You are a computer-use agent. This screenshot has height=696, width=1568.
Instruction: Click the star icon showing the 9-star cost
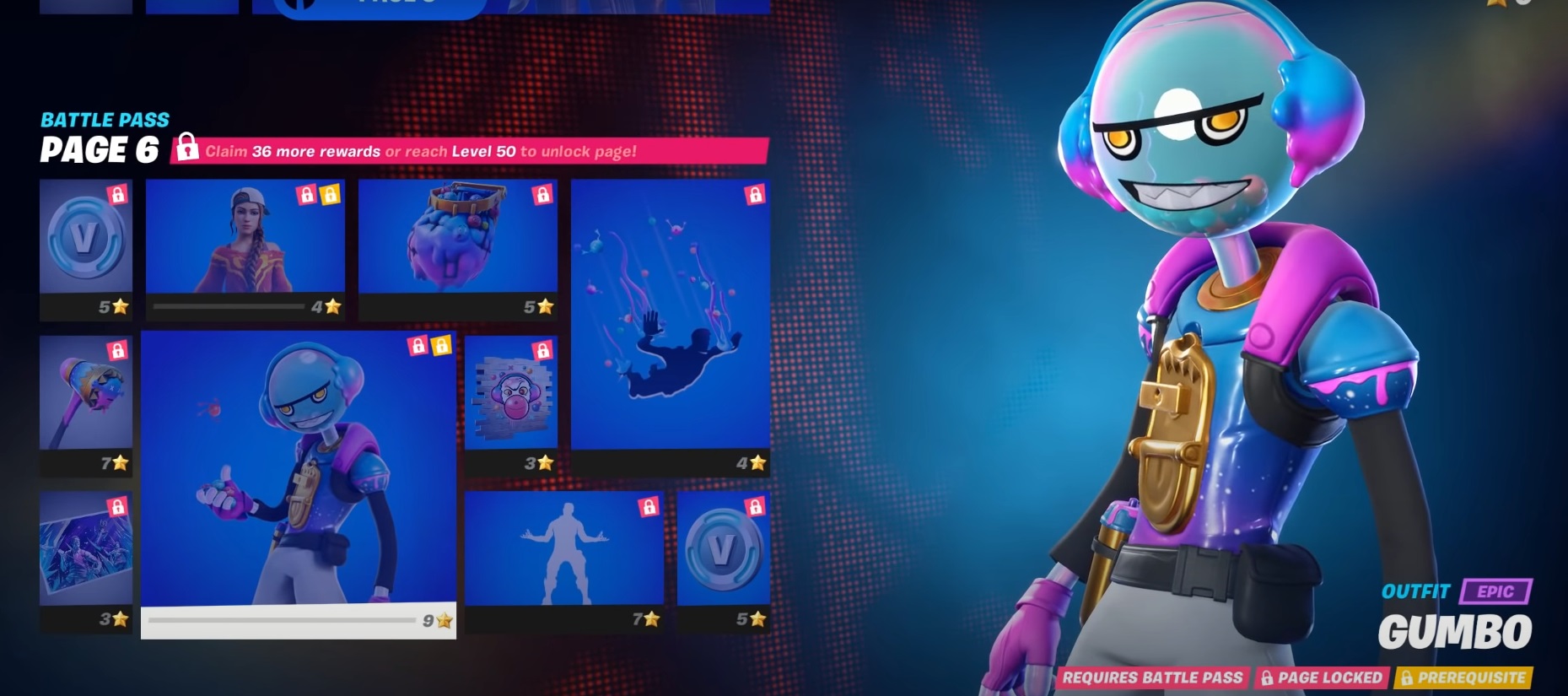(x=442, y=618)
